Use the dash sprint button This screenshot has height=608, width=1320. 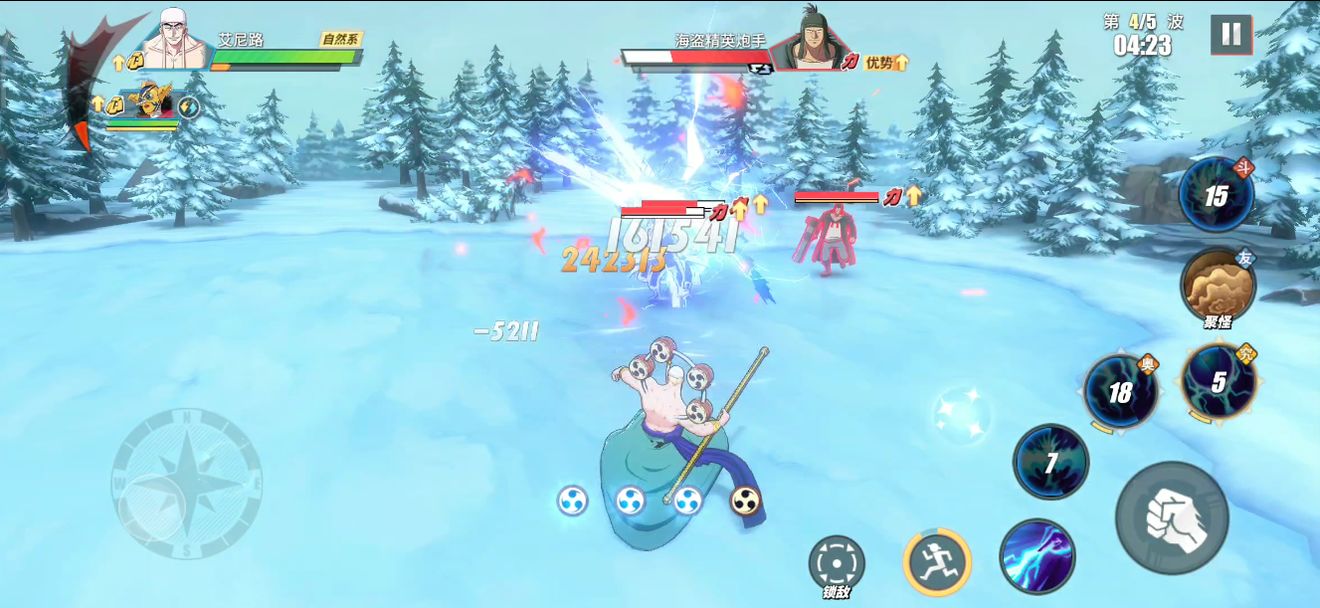tap(937, 561)
